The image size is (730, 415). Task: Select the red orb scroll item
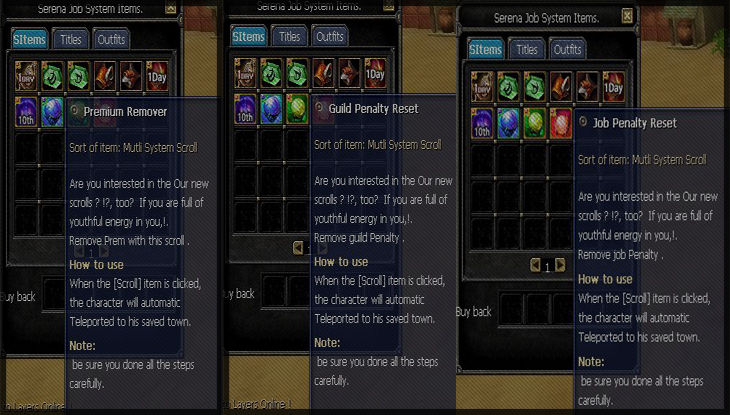tap(561, 122)
